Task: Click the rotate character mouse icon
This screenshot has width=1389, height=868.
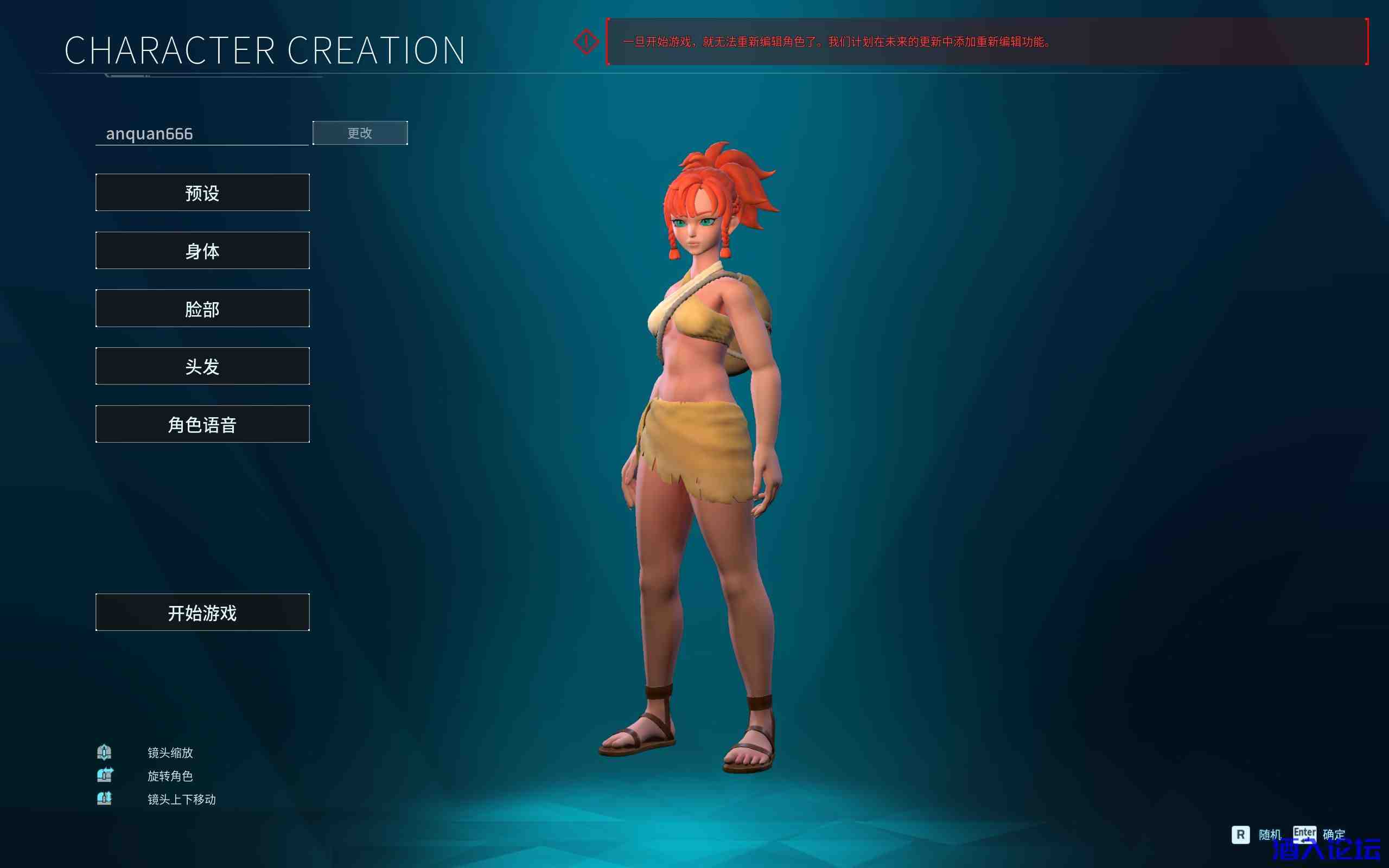Action: coord(104,775)
